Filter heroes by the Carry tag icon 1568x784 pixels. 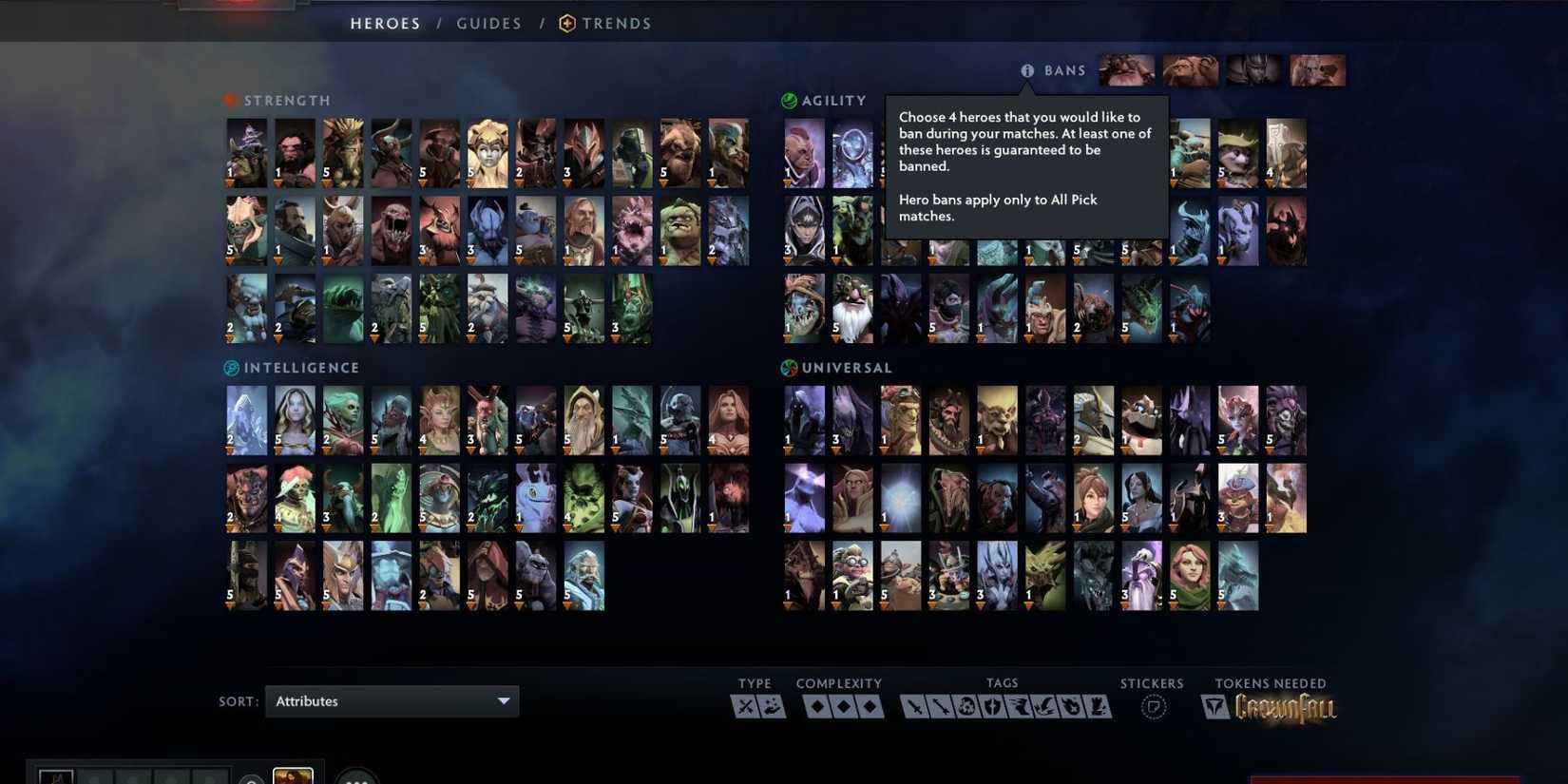[x=915, y=705]
